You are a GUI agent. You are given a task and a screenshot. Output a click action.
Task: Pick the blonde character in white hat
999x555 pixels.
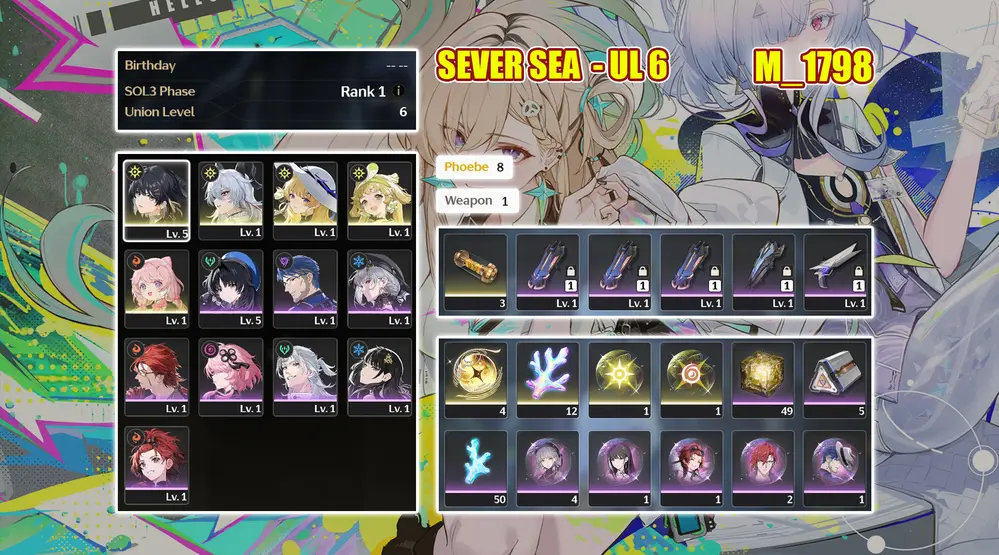point(305,200)
